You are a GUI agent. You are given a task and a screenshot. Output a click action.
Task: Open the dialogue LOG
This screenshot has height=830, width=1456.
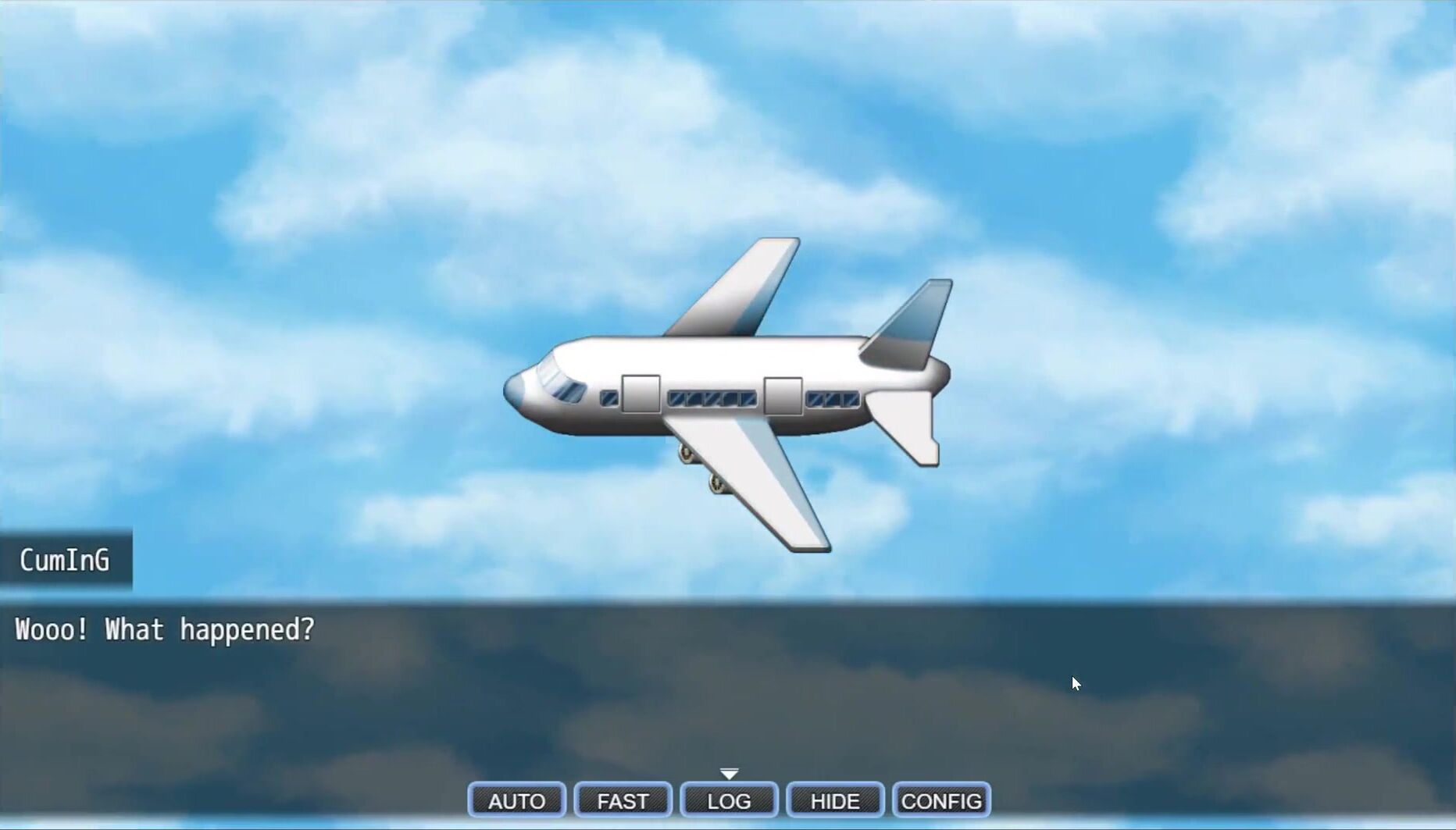click(729, 800)
